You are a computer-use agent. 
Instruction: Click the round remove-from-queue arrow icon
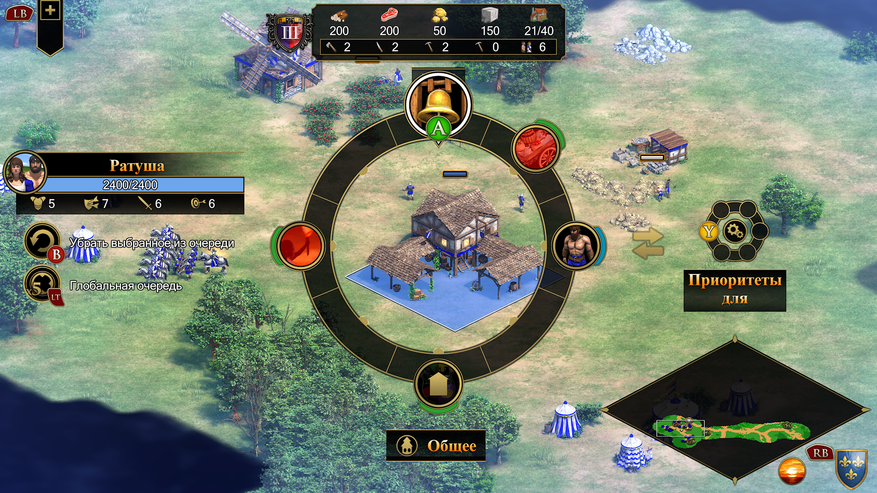pyautogui.click(x=41, y=240)
